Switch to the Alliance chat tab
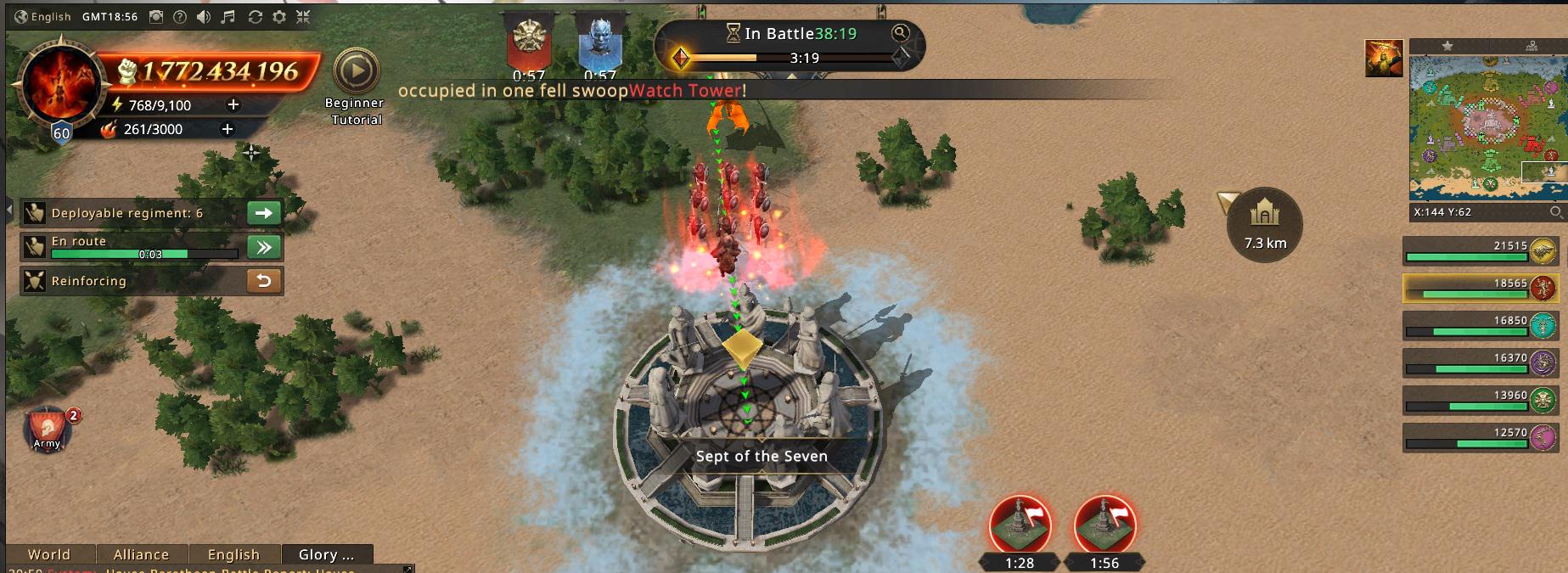 141,554
